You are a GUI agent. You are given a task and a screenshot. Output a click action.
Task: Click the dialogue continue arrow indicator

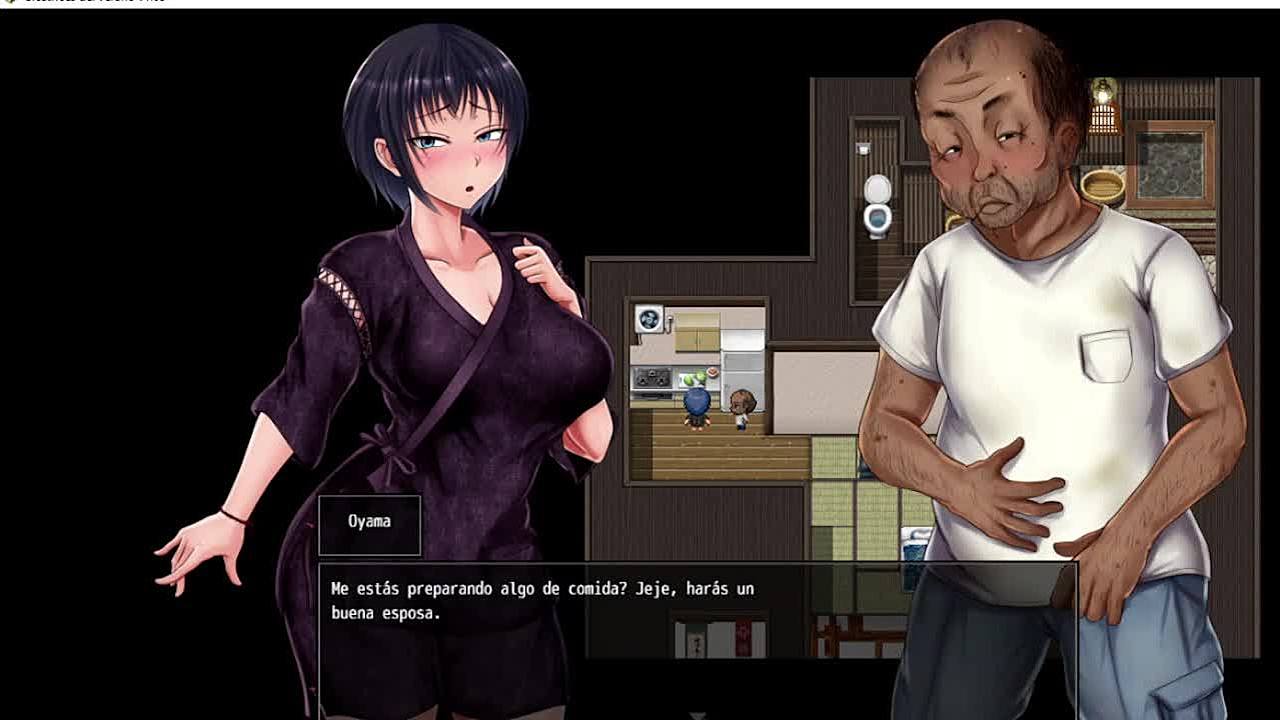click(x=698, y=715)
